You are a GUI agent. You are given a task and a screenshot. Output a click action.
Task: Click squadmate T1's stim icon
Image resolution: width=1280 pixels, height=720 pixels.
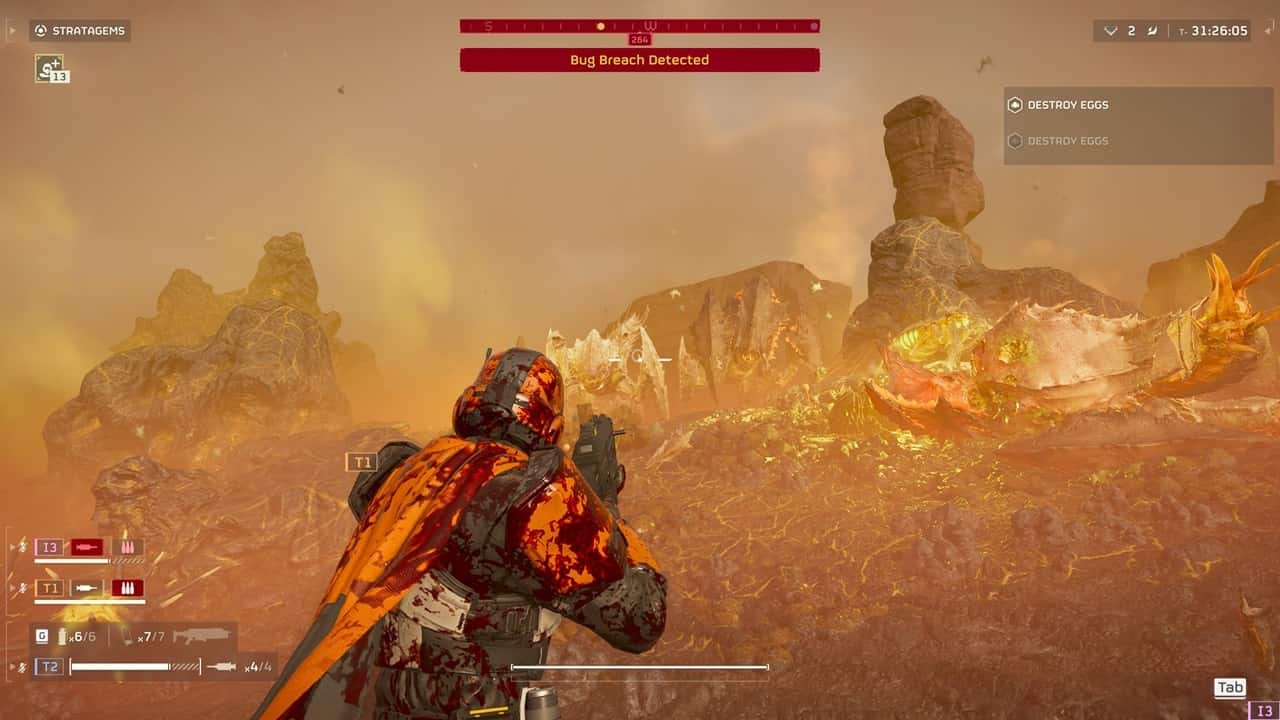[x=87, y=588]
